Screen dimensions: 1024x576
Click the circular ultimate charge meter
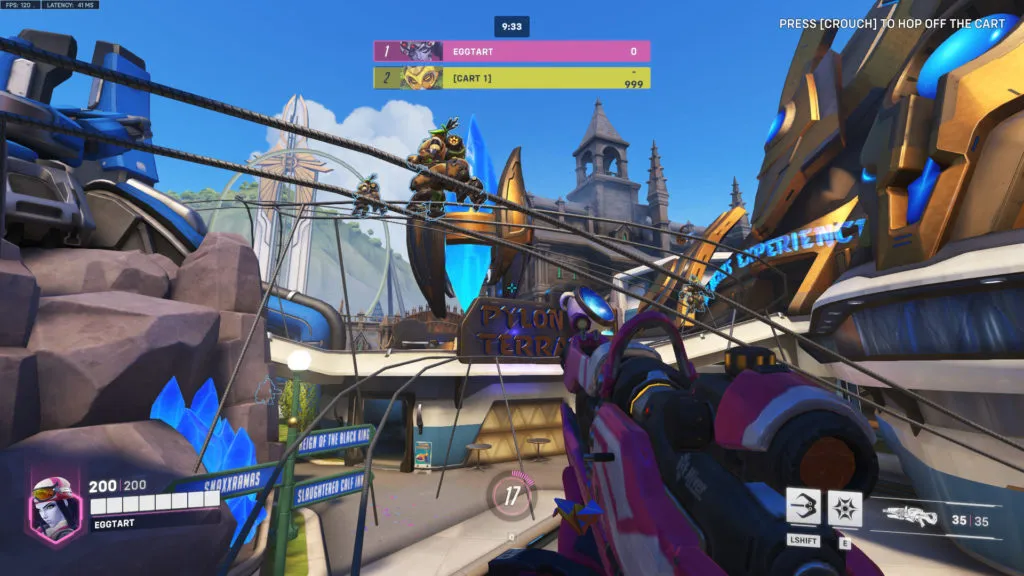pyautogui.click(x=511, y=494)
